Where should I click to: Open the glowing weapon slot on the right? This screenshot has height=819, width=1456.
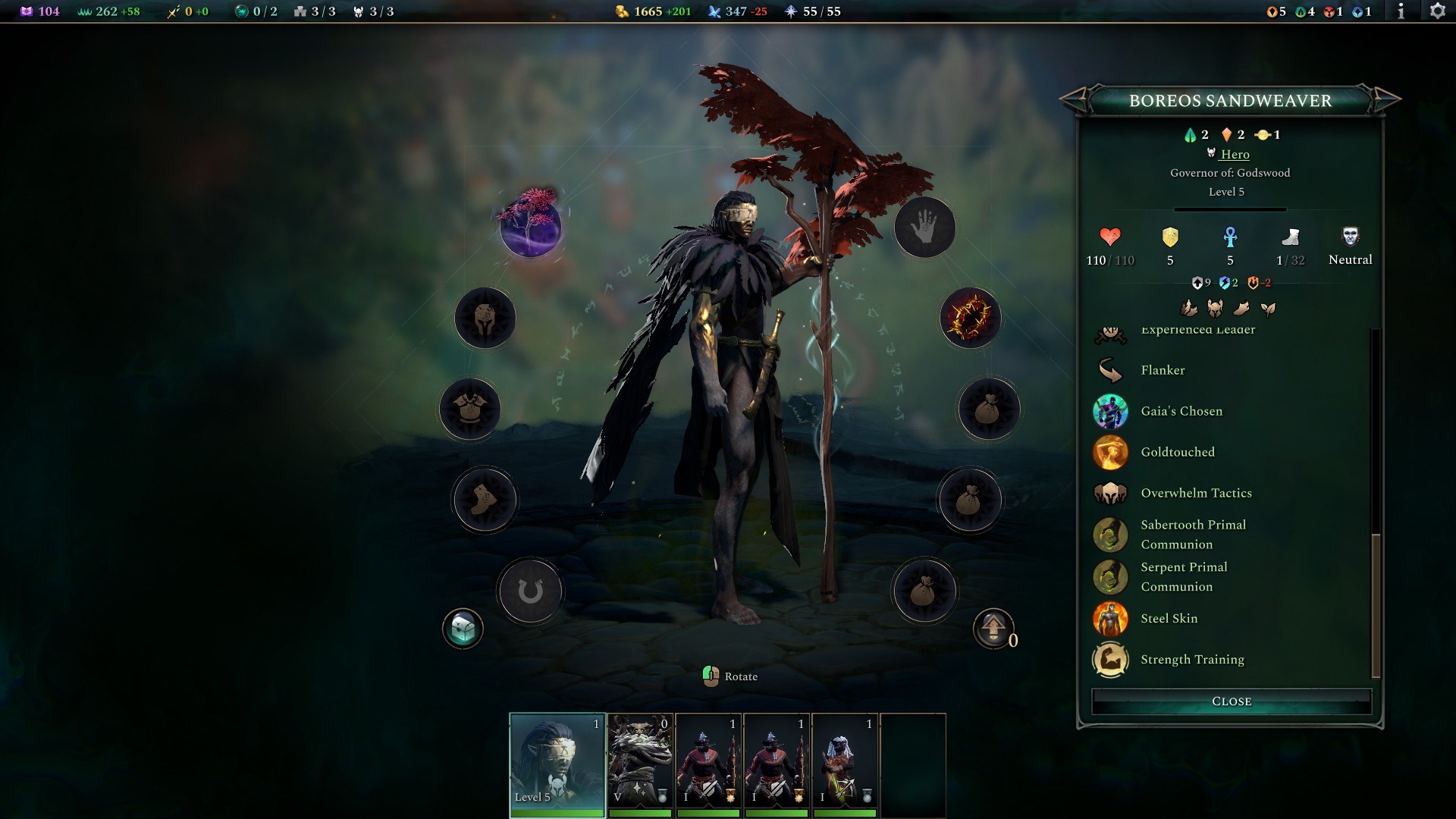coord(971,318)
